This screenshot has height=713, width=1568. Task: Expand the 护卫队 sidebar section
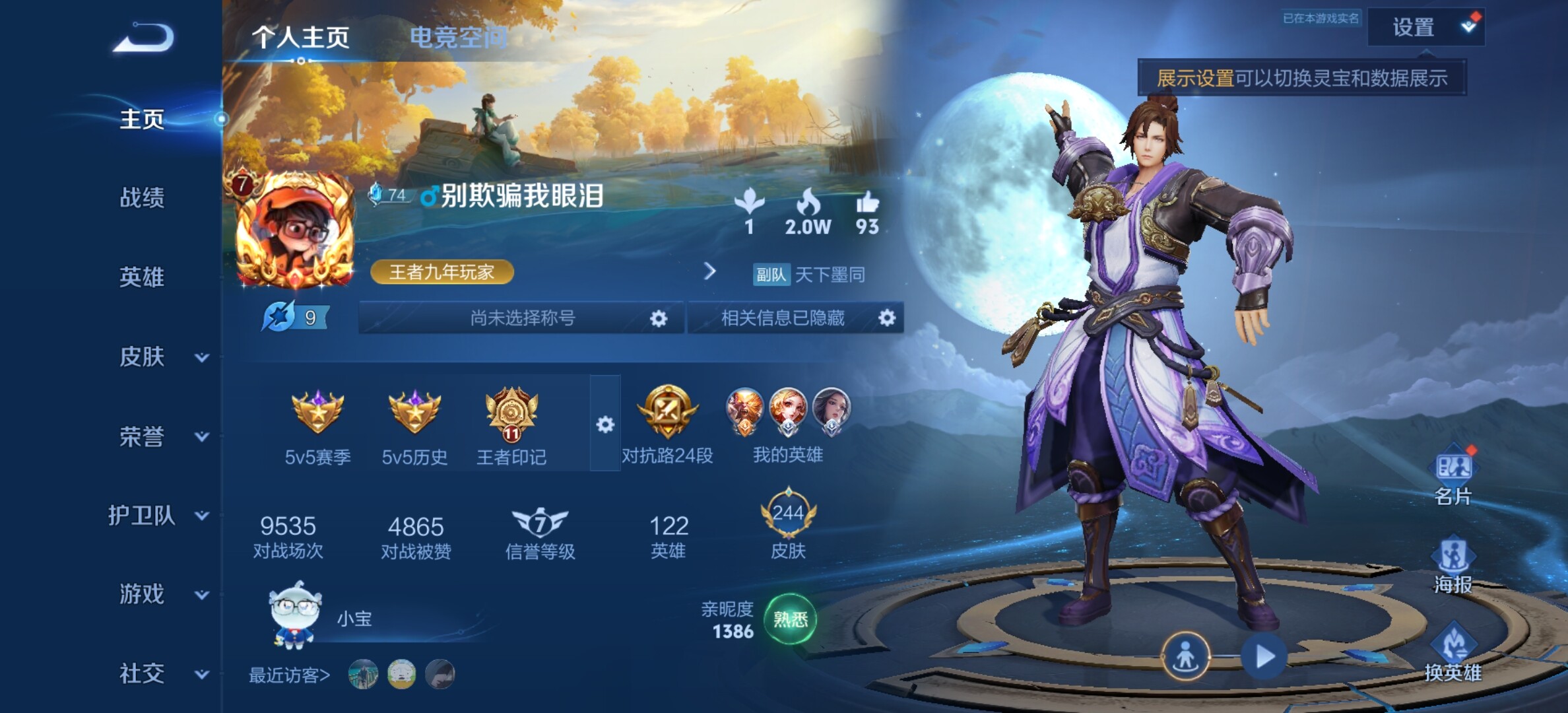[x=158, y=516]
